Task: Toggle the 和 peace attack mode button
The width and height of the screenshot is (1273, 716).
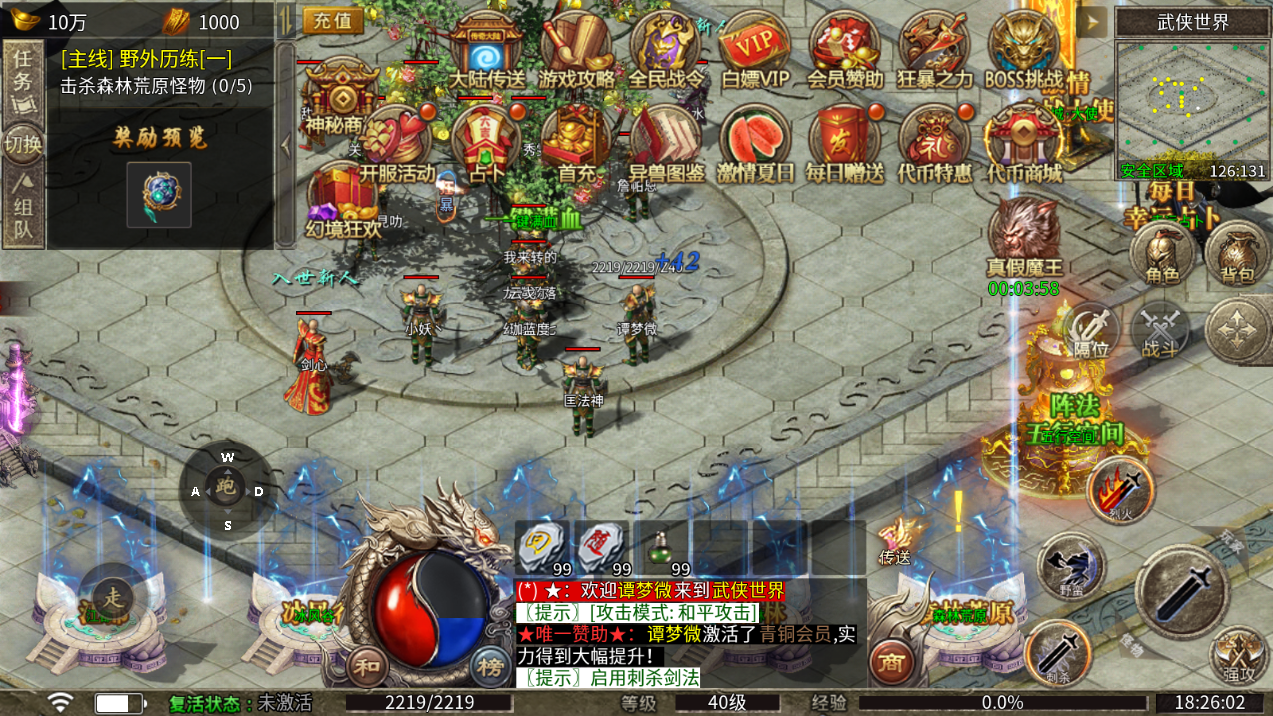Action: 366,663
